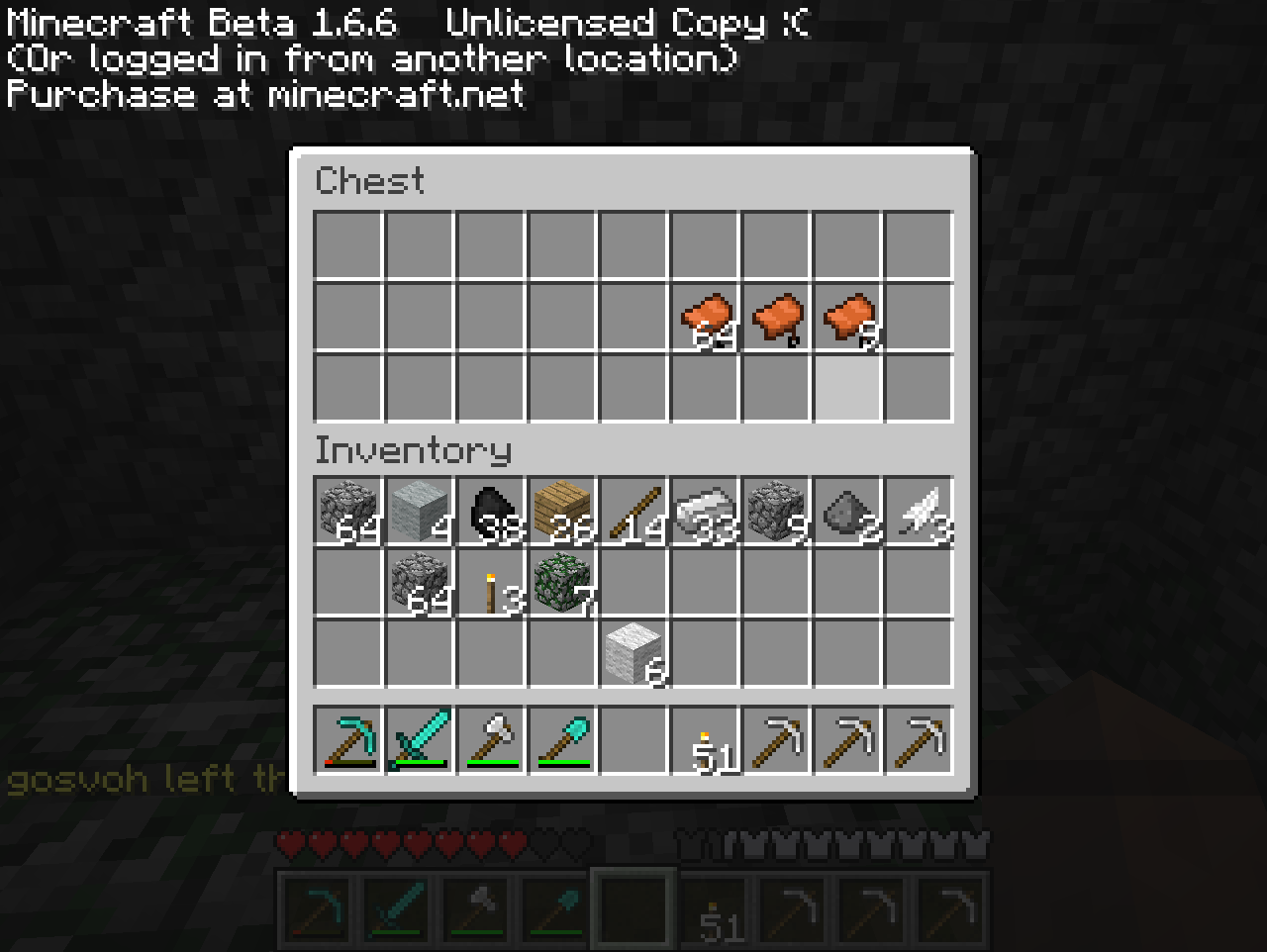The width and height of the screenshot is (1267, 952).
Task: Pick up the stack of 51 torches
Action: pos(705,739)
